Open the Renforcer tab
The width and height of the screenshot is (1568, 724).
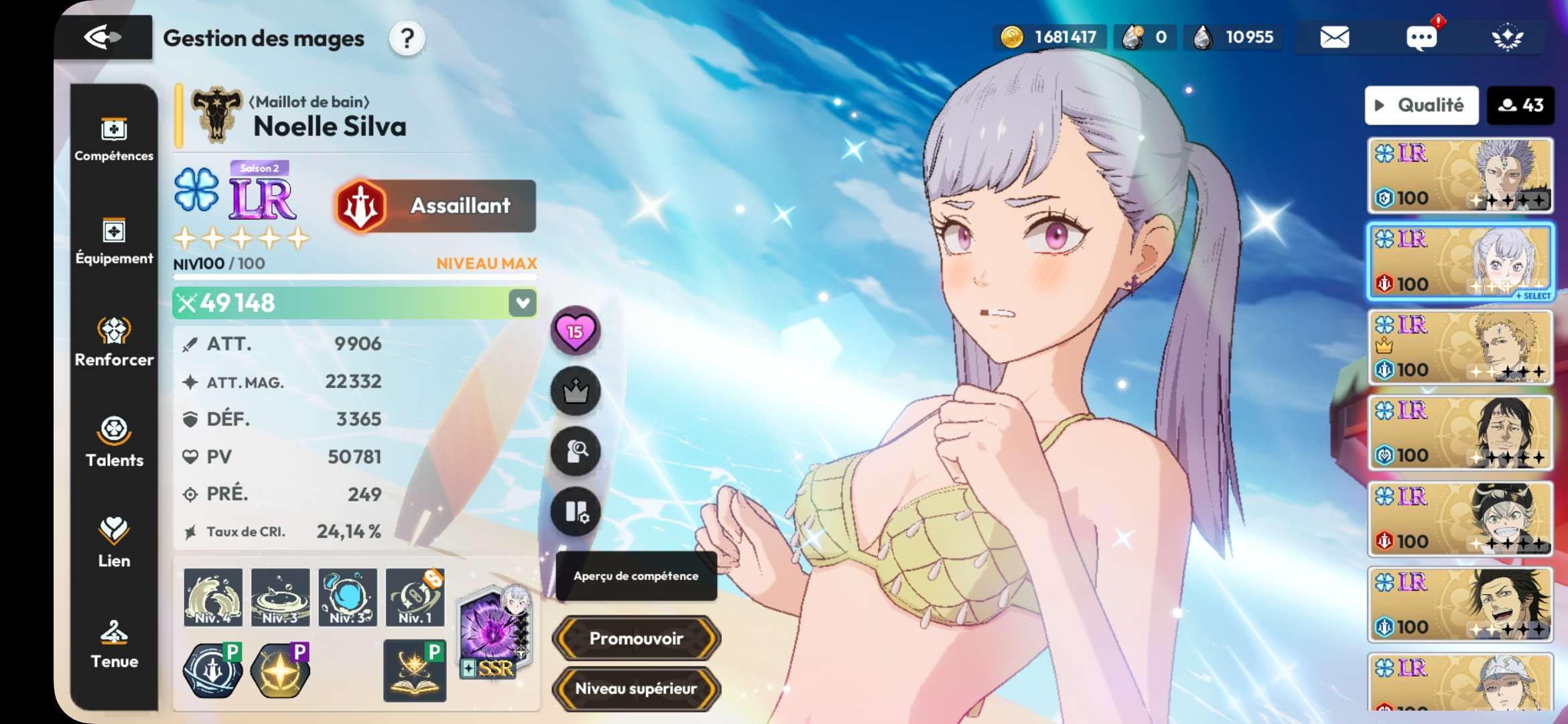[114, 342]
